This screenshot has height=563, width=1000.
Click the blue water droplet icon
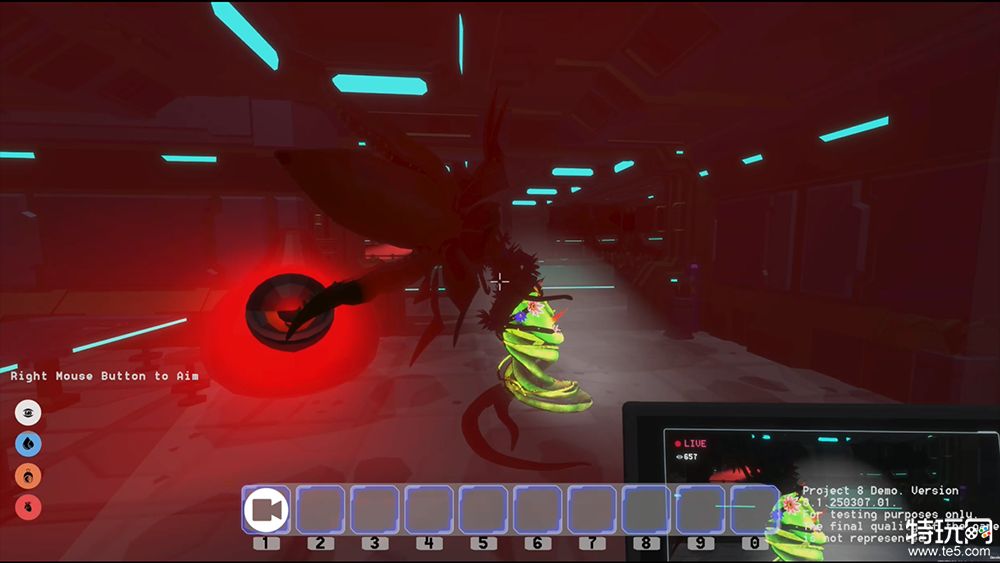[x=28, y=443]
